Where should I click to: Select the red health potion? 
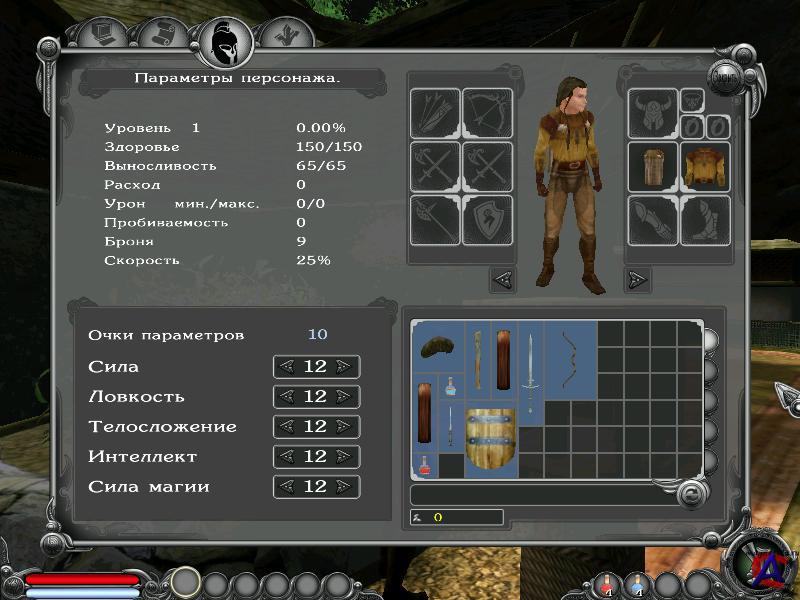click(x=424, y=464)
